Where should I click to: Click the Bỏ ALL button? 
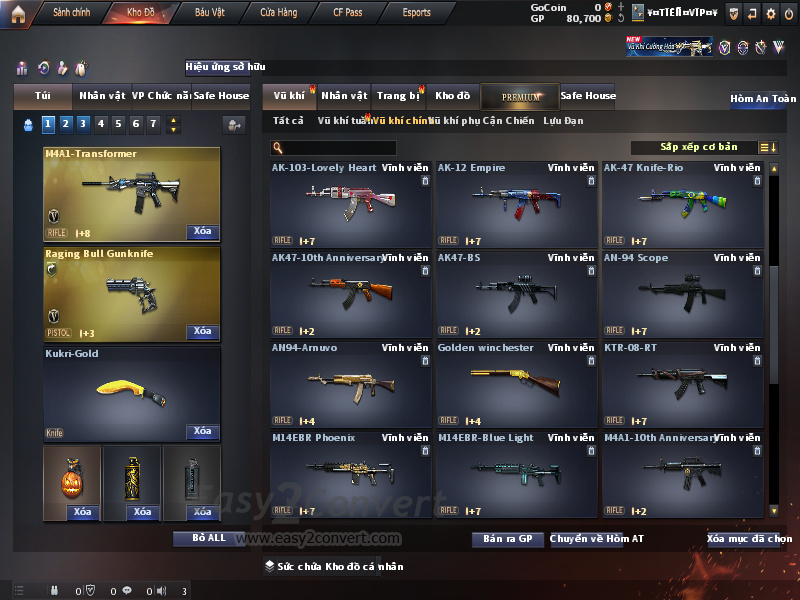click(207, 538)
